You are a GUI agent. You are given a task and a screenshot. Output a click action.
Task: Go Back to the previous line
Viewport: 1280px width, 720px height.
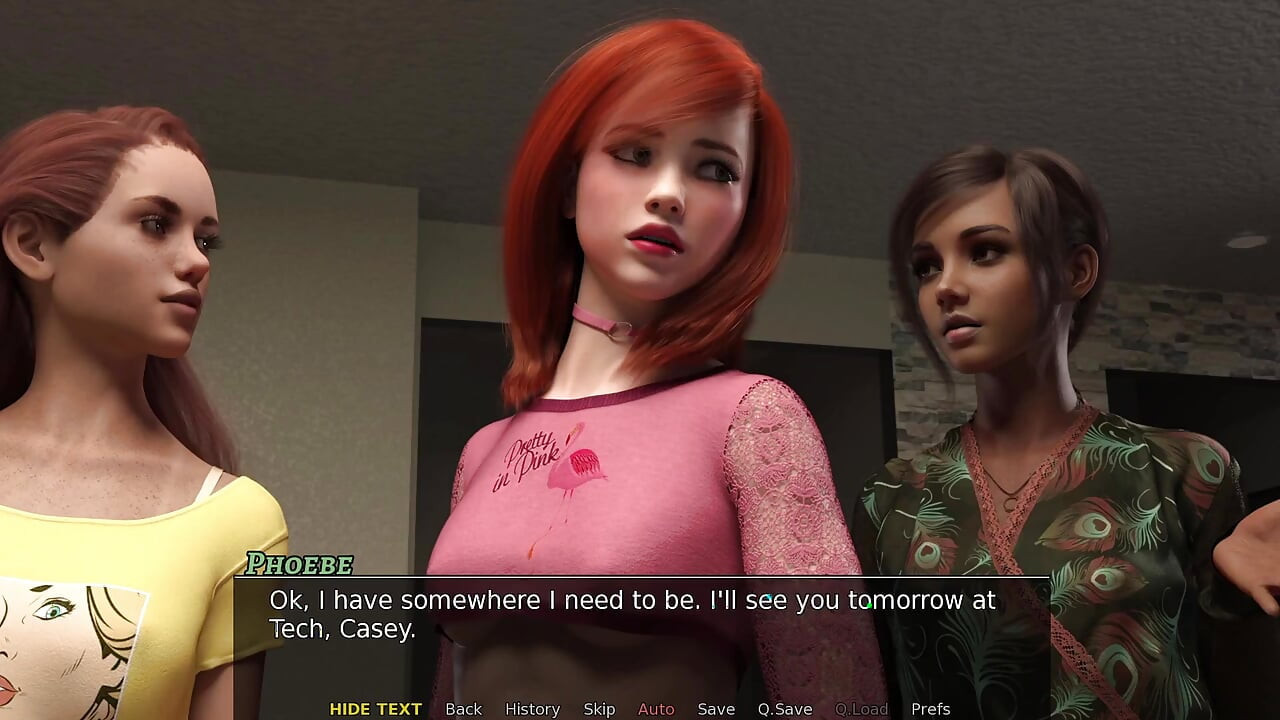click(x=463, y=709)
